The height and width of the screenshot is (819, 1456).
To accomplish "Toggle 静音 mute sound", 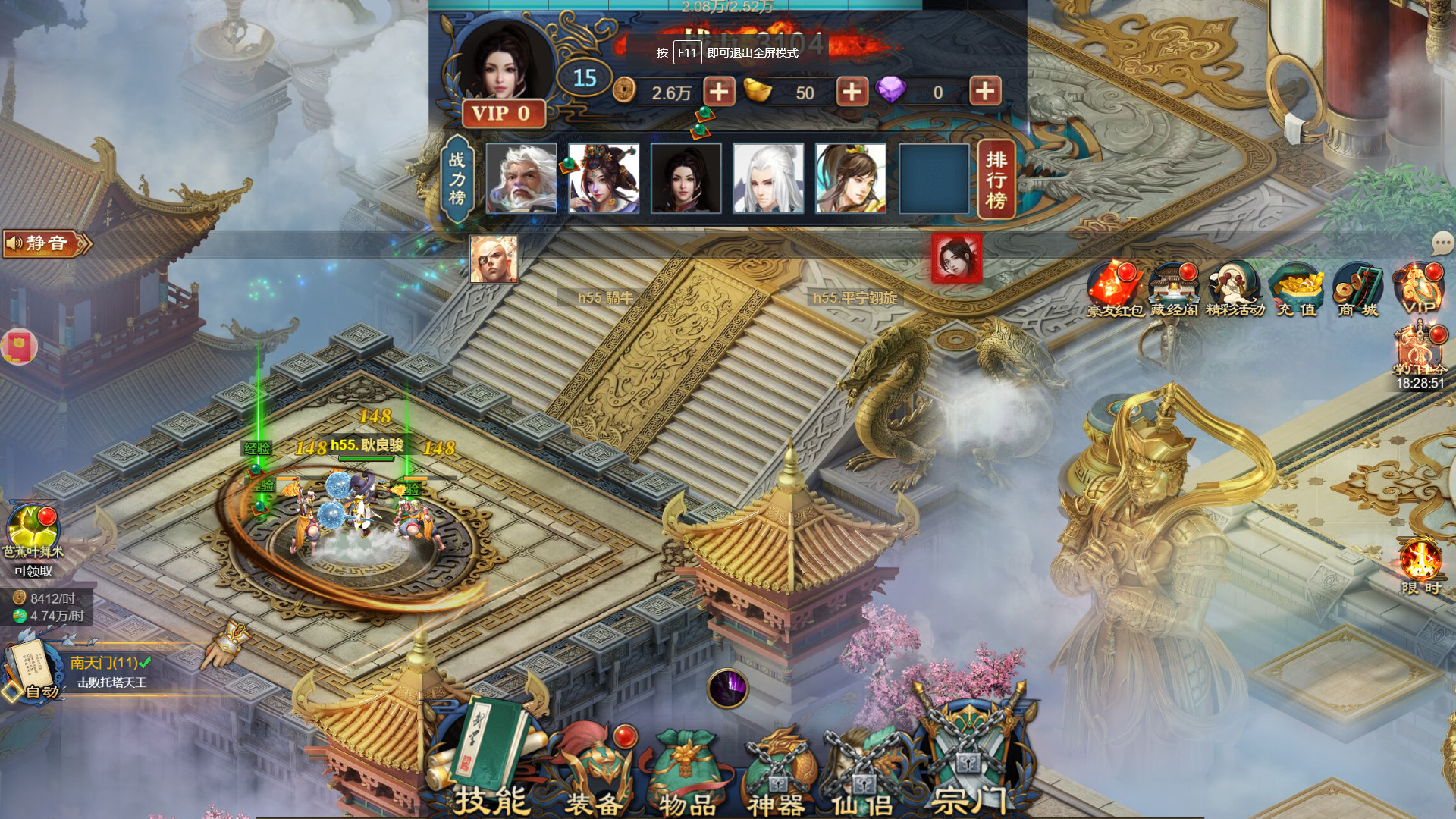I will pyautogui.click(x=42, y=244).
